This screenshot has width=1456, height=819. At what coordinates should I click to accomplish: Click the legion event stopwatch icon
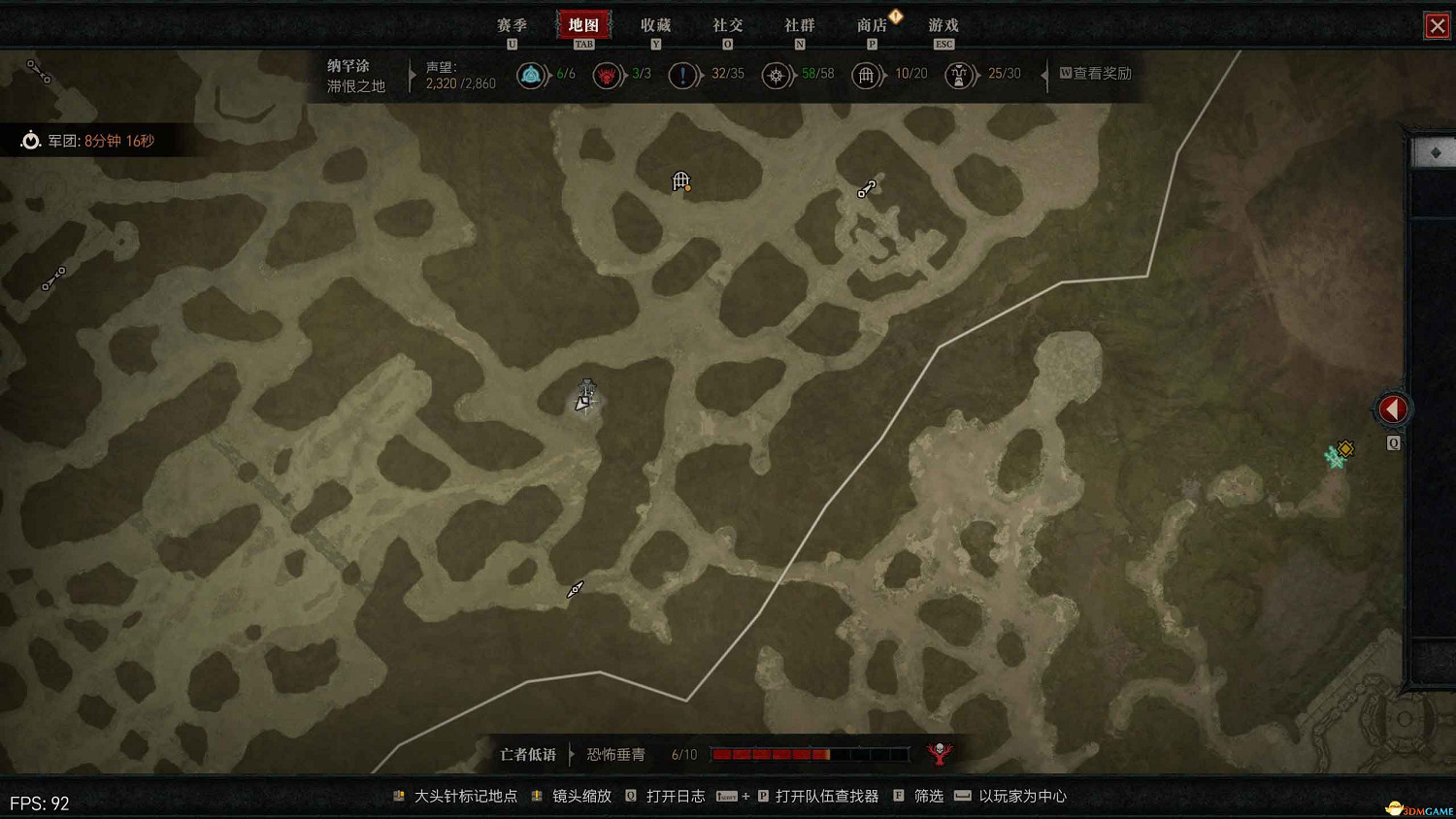30,140
